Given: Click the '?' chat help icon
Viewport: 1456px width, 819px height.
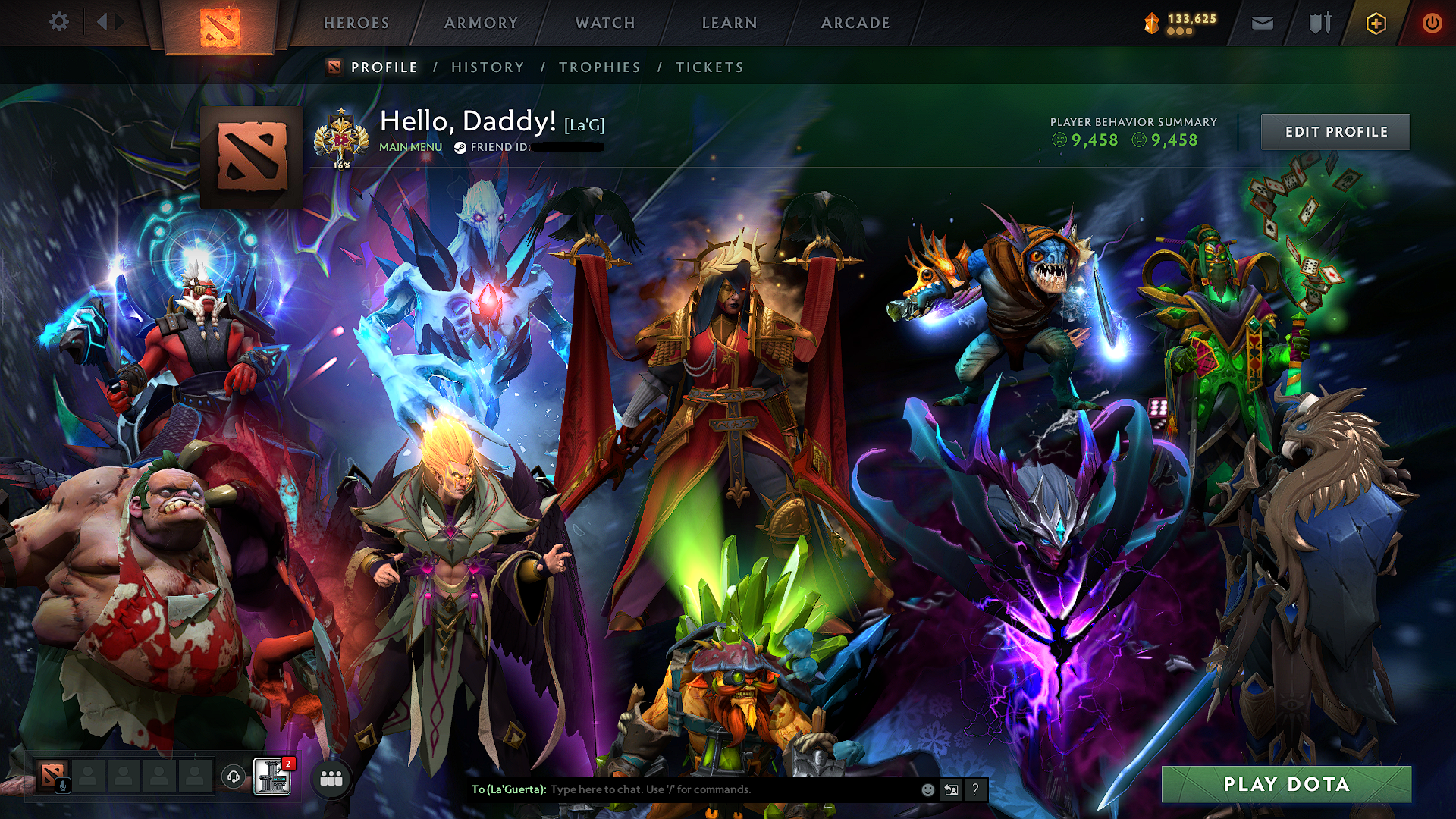Looking at the screenshot, I should point(975,789).
